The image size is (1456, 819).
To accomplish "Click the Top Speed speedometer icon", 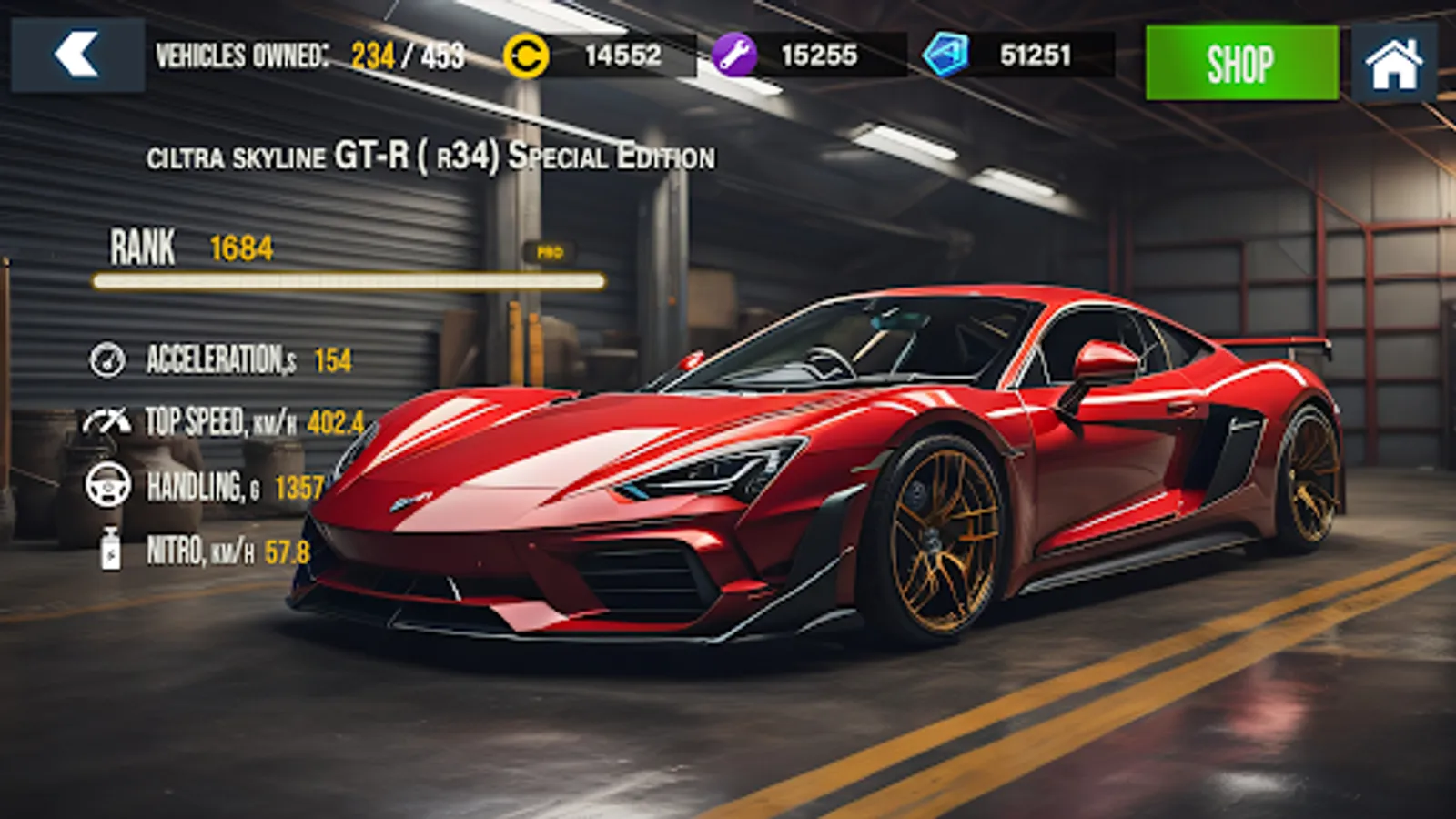I will pyautogui.click(x=109, y=420).
